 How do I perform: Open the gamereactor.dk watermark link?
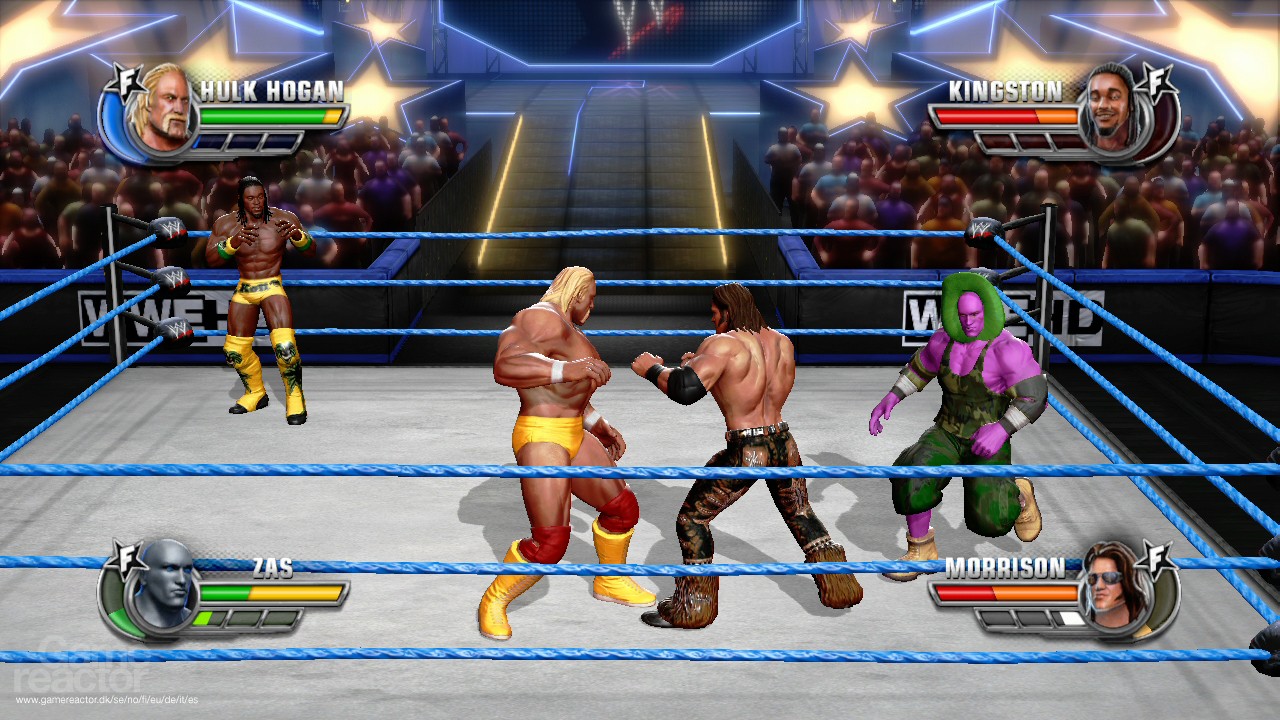coord(105,699)
